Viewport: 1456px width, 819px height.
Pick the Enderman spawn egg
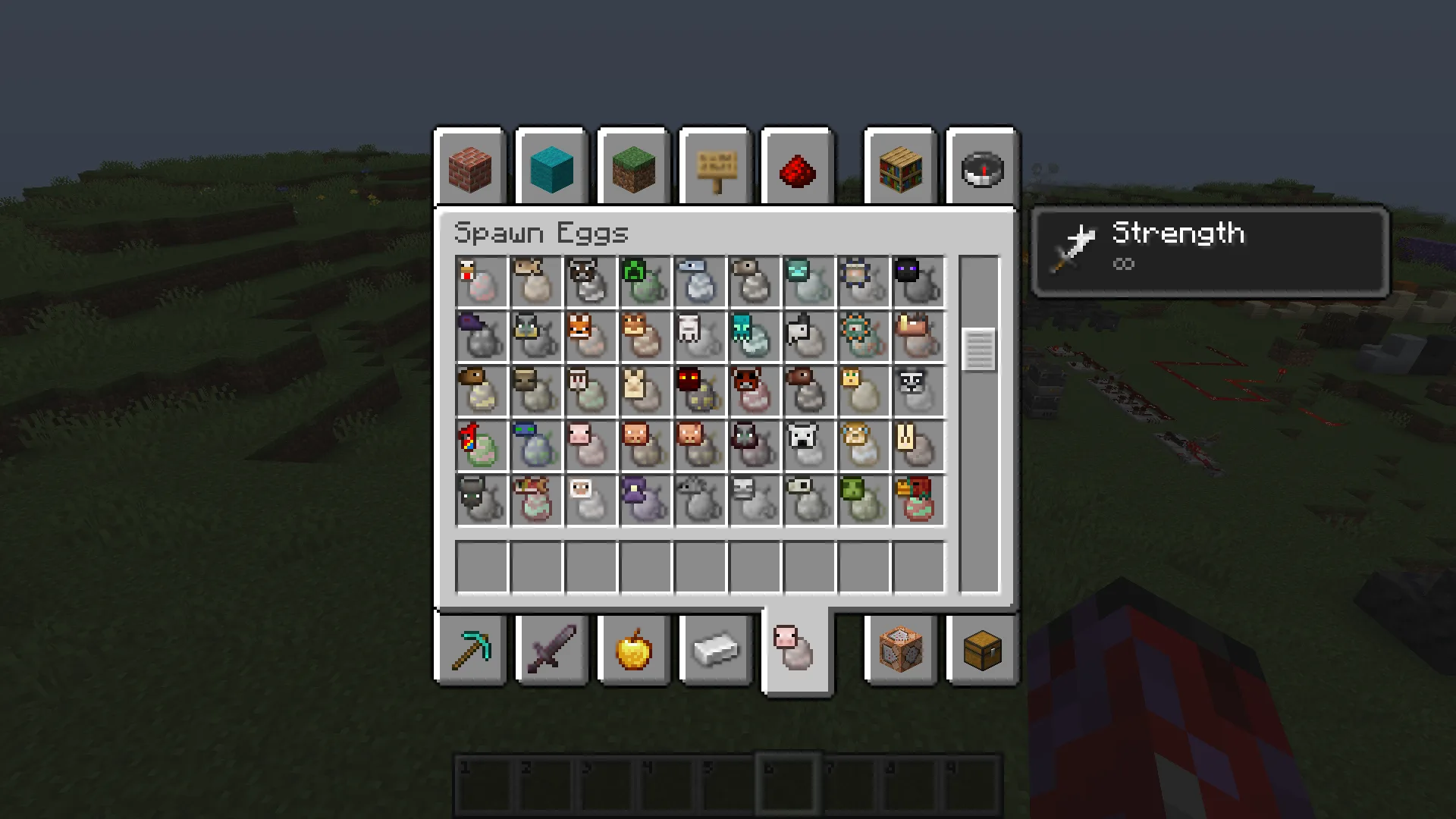(918, 281)
